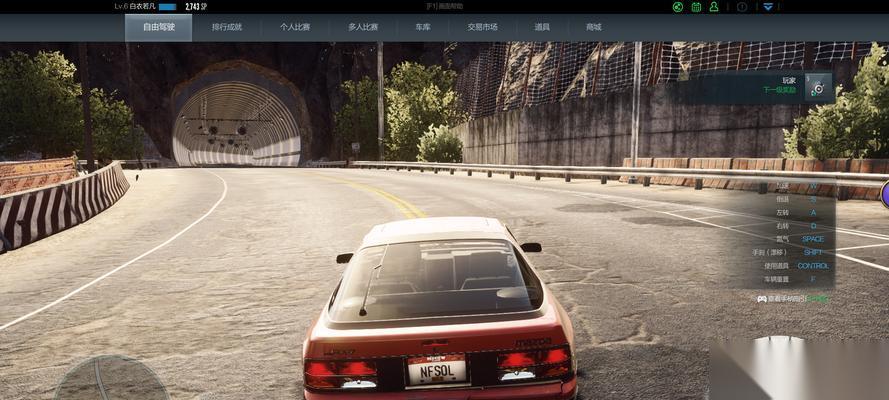Visit the 交易市场 trade market tab
Viewport: 889px width, 400px height.
482,27
